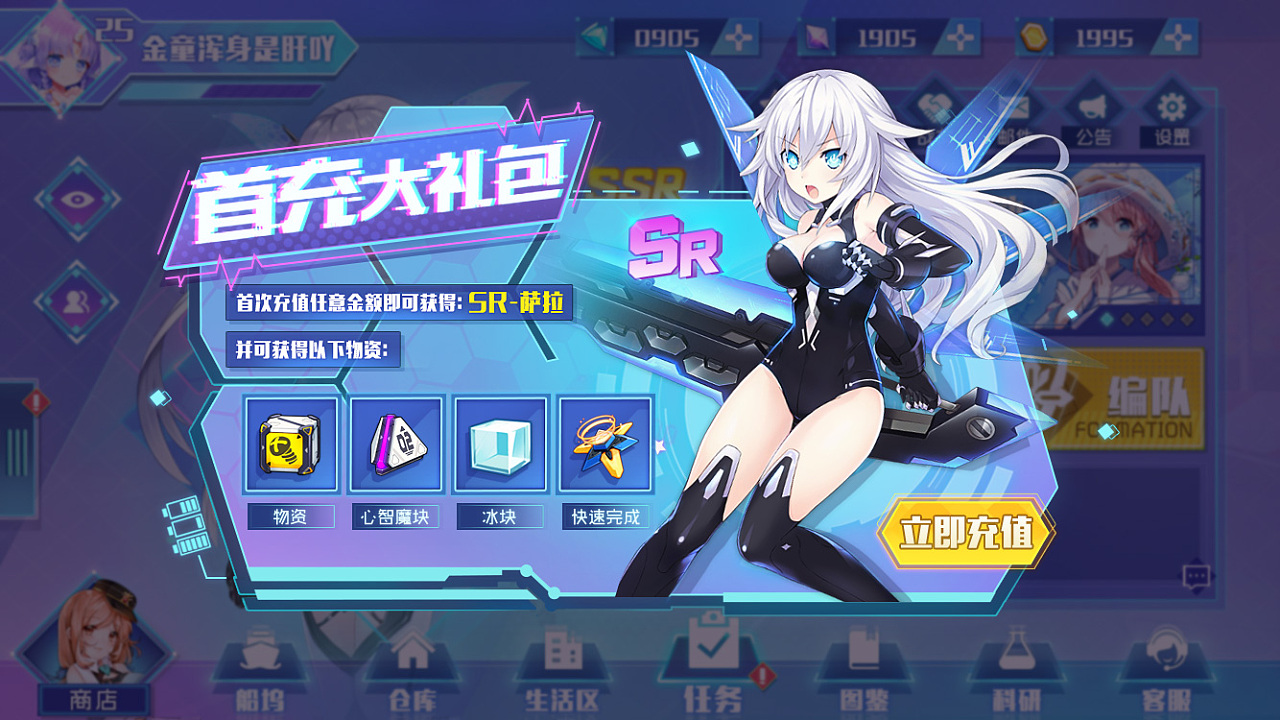
Task: Open the 科研 research lab
Action: pos(1016,670)
